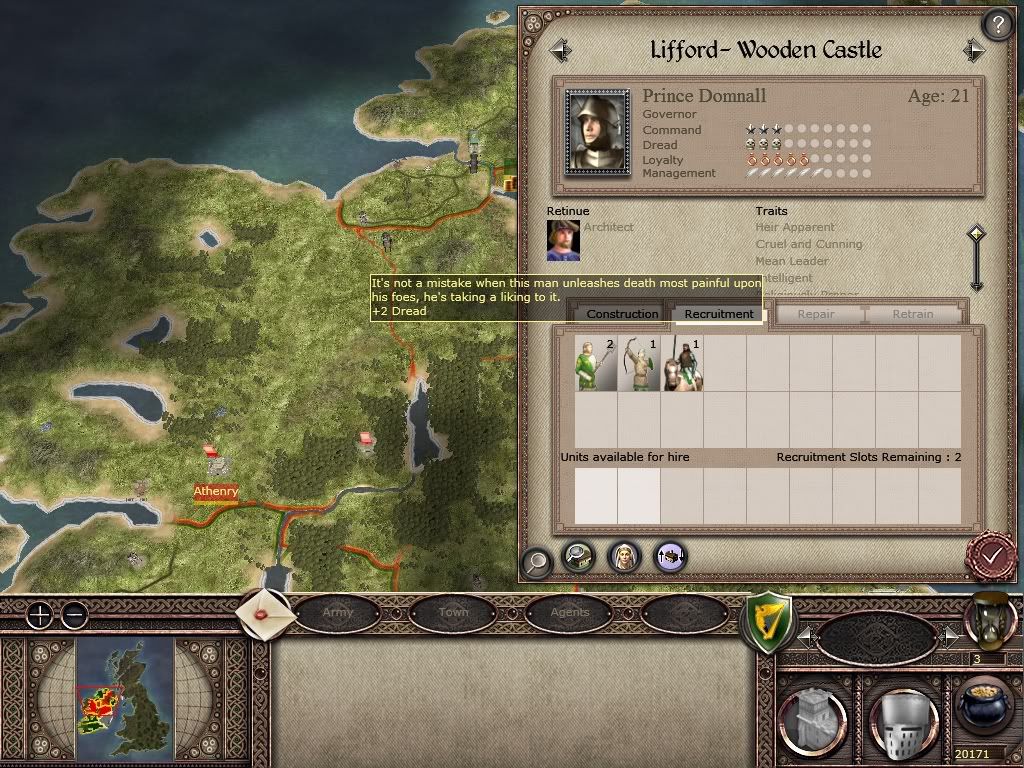This screenshot has width=1024, height=768.
Task: Switch to the Town tab
Action: [453, 612]
